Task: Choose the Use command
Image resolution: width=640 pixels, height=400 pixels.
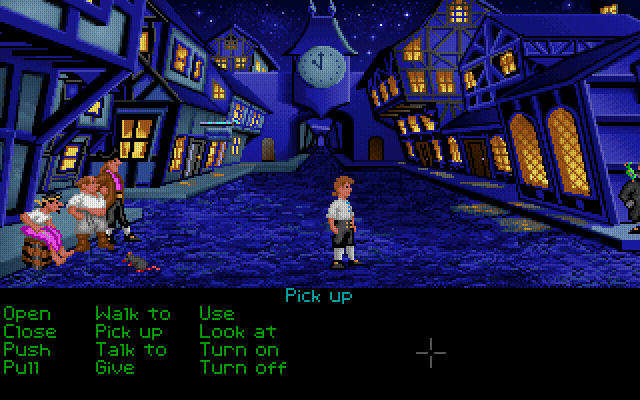Action: (216, 314)
